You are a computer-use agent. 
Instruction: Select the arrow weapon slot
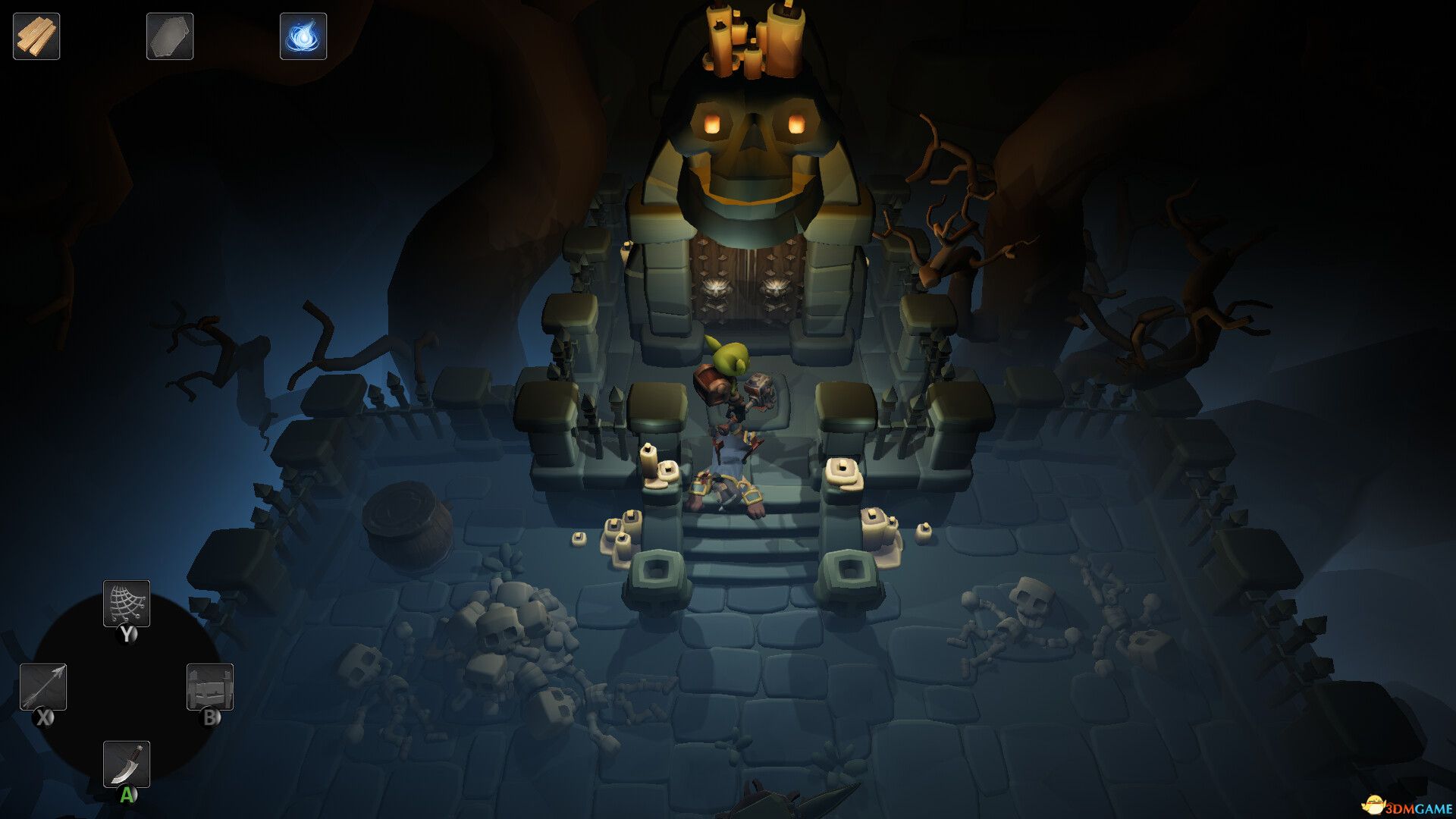[43, 687]
